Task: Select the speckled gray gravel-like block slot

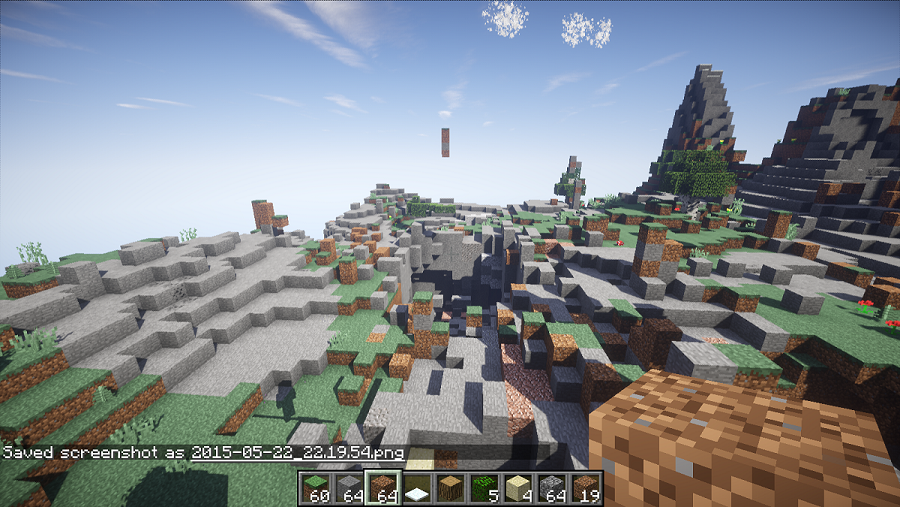Action: 552,488
